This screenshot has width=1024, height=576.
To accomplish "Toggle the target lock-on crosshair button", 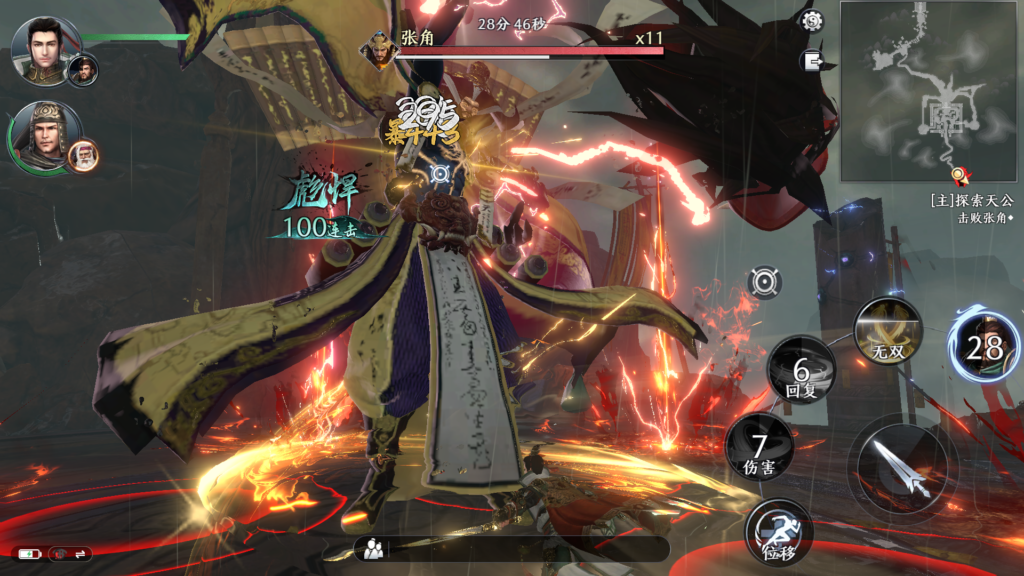I will (765, 283).
